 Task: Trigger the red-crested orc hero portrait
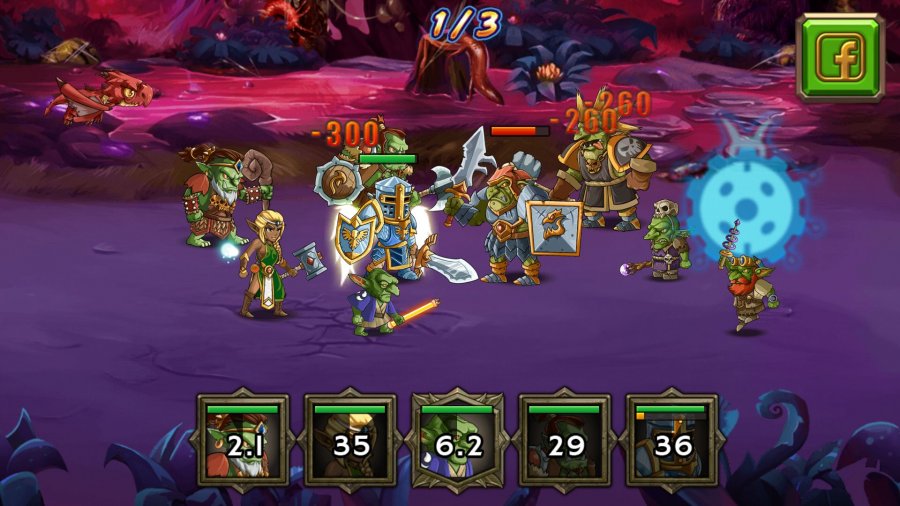click(565, 440)
